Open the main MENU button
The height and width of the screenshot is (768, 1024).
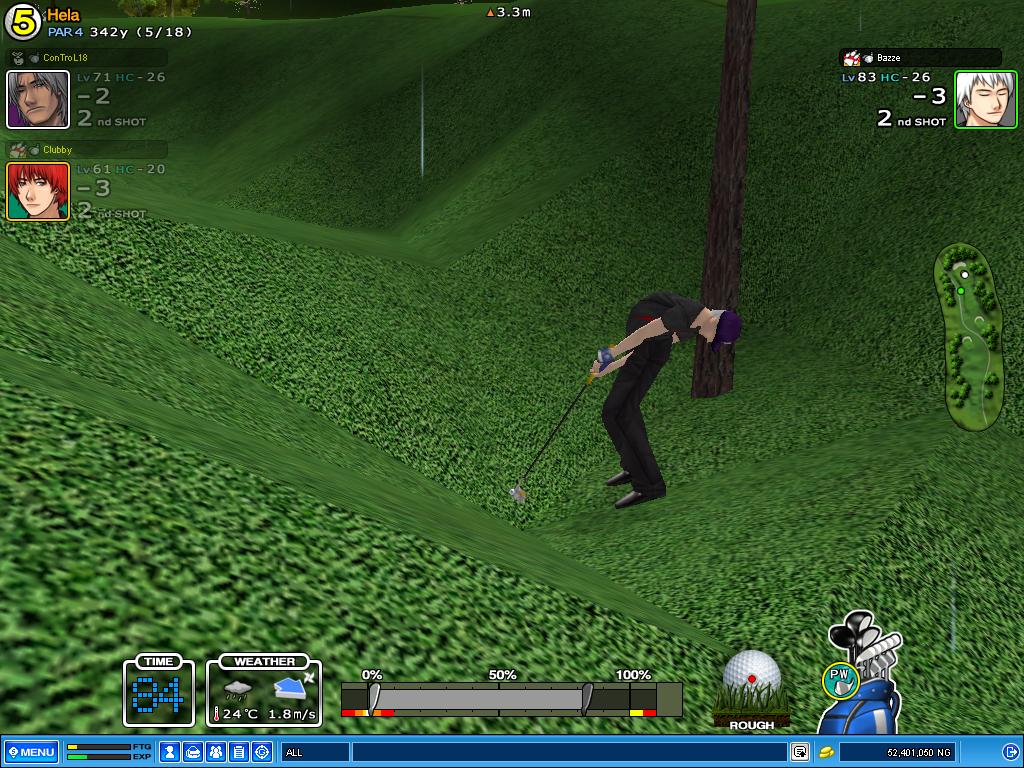tap(31, 752)
